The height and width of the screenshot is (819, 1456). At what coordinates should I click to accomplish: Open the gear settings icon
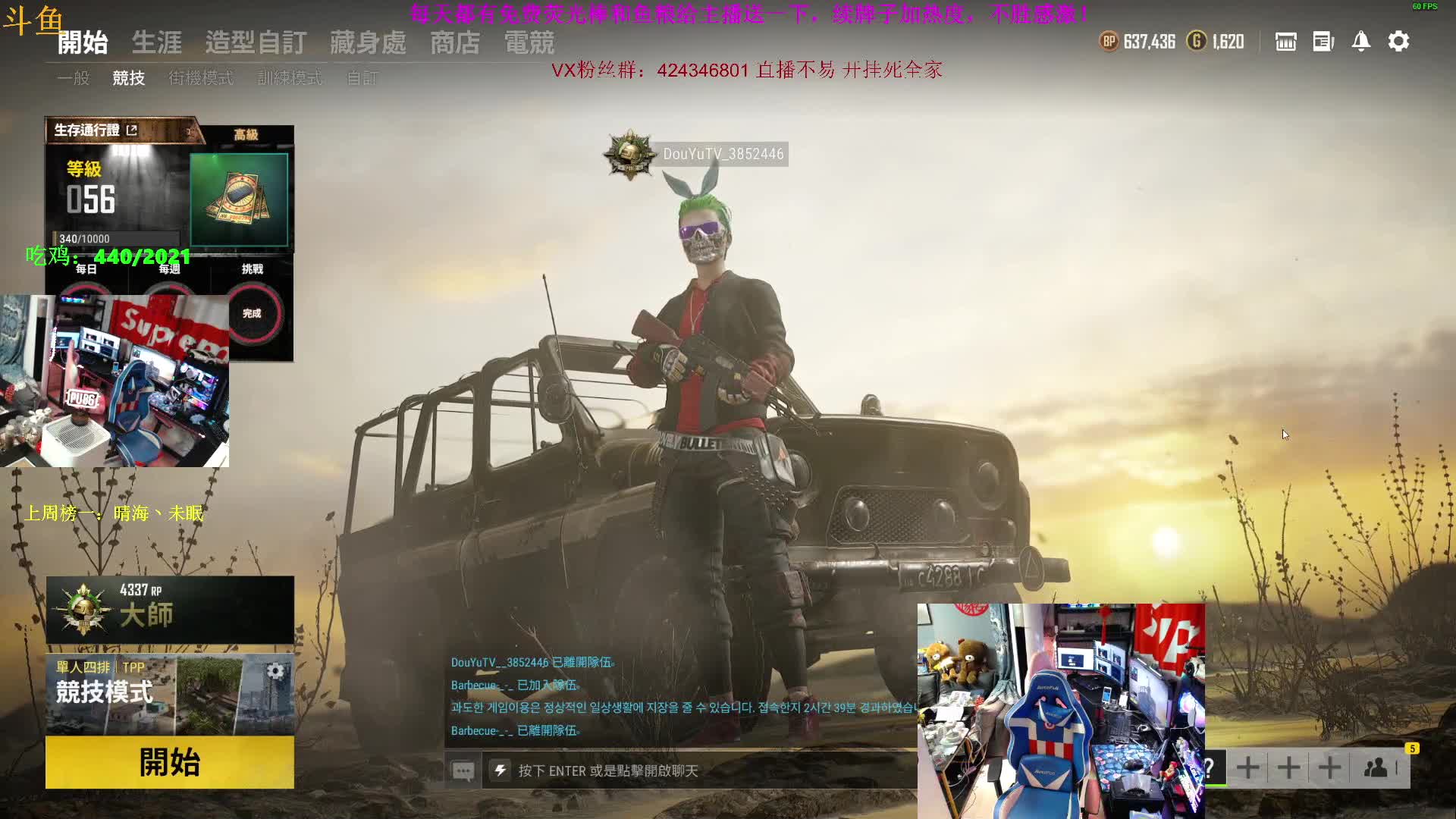1398,41
